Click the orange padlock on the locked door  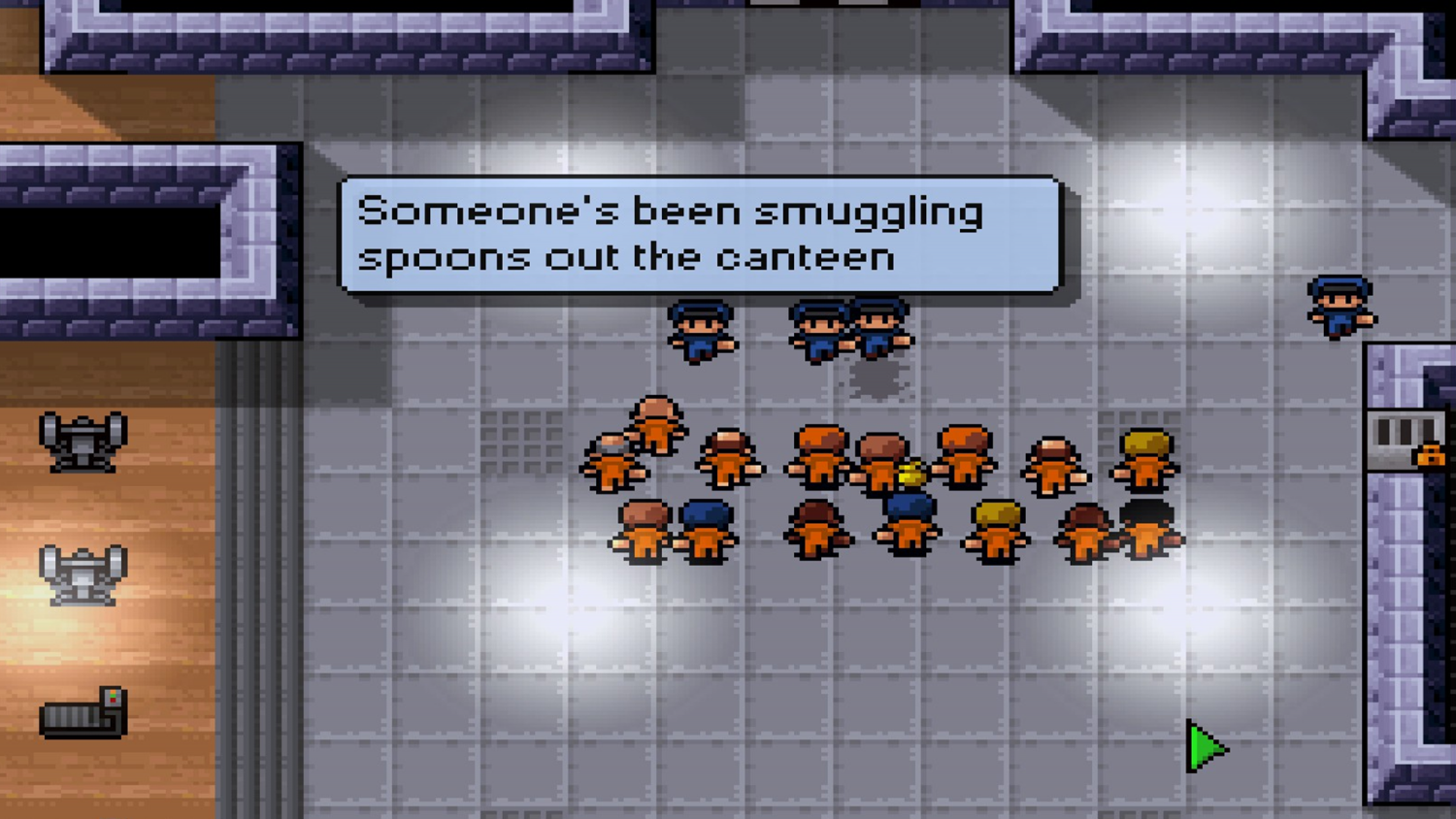tap(1431, 456)
